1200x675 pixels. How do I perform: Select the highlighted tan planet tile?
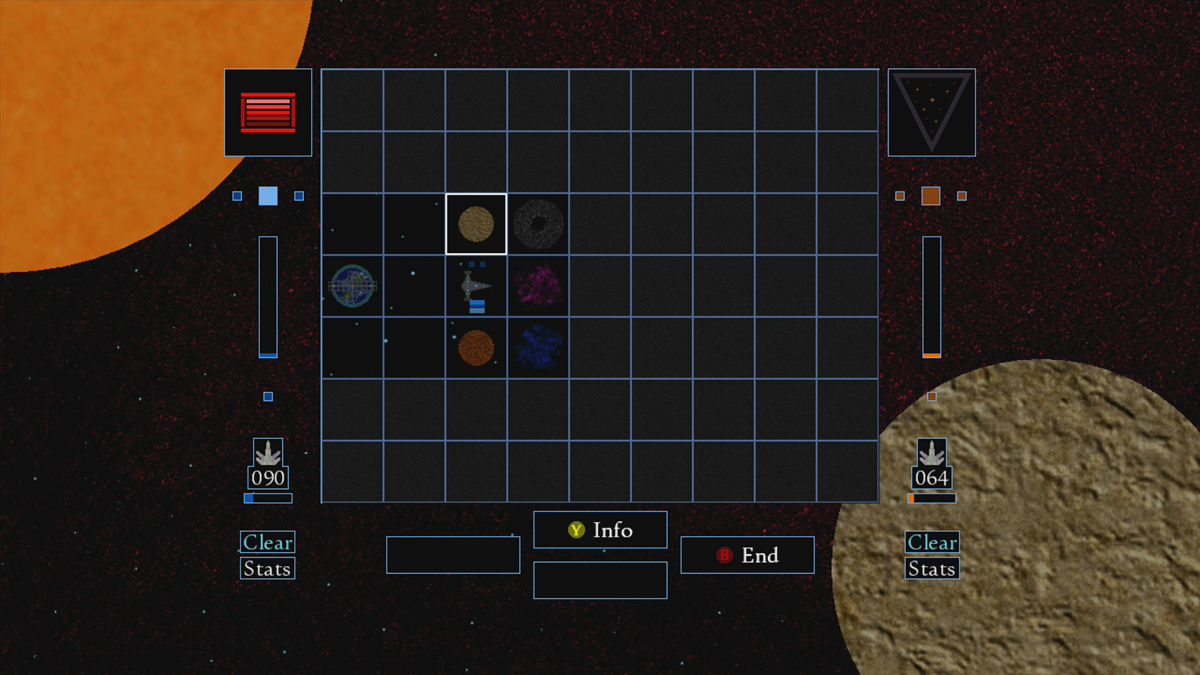[x=476, y=224]
